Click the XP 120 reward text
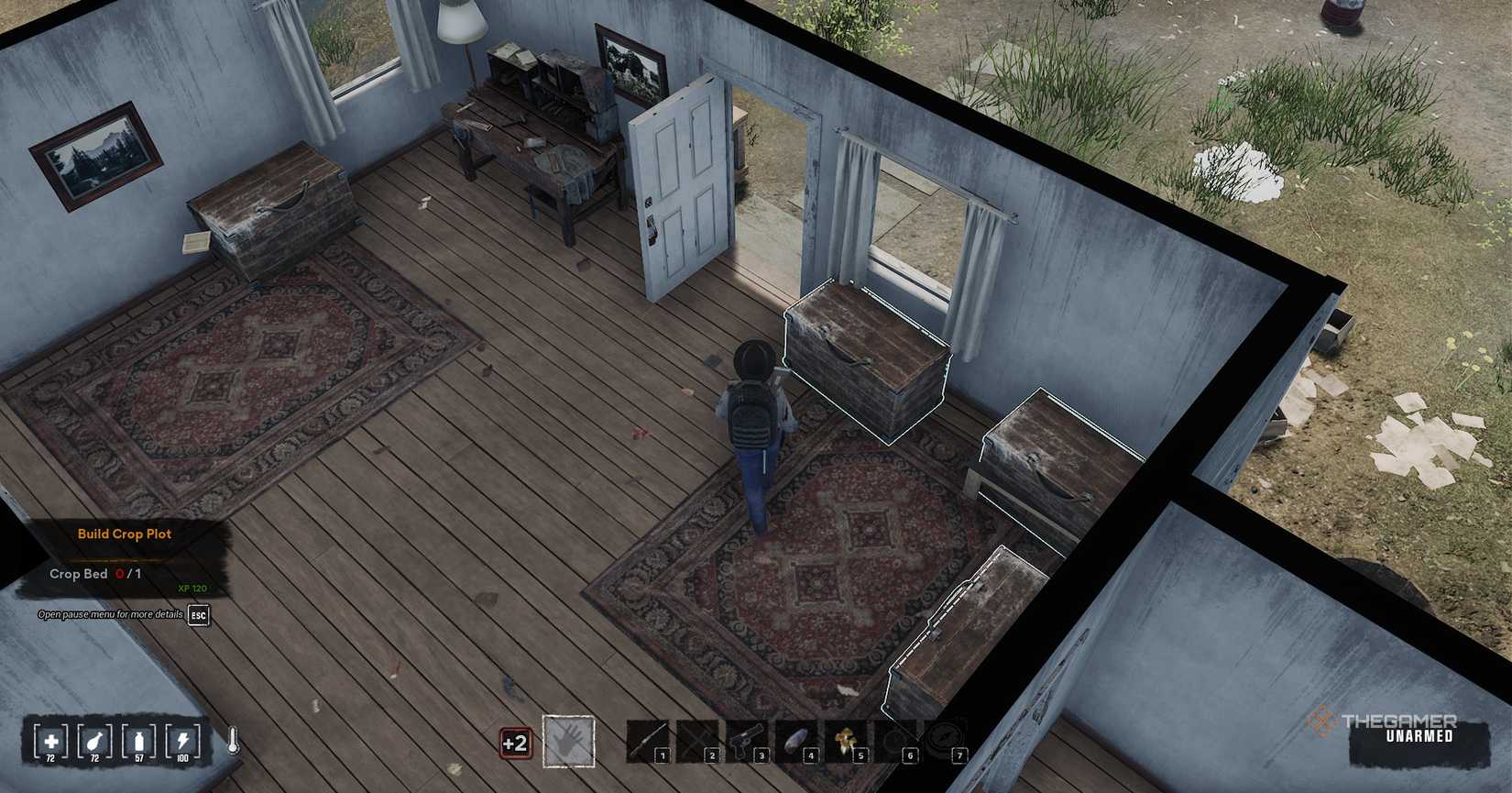 pos(191,587)
